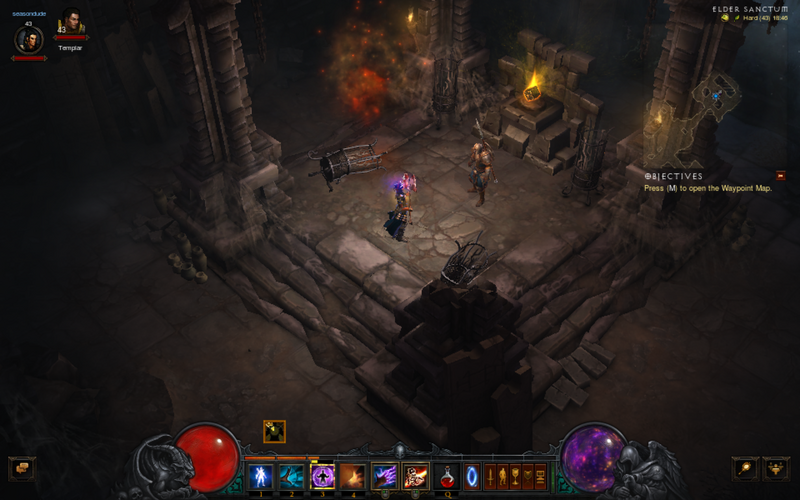Use the purple hand left-mouse skill

click(385, 476)
